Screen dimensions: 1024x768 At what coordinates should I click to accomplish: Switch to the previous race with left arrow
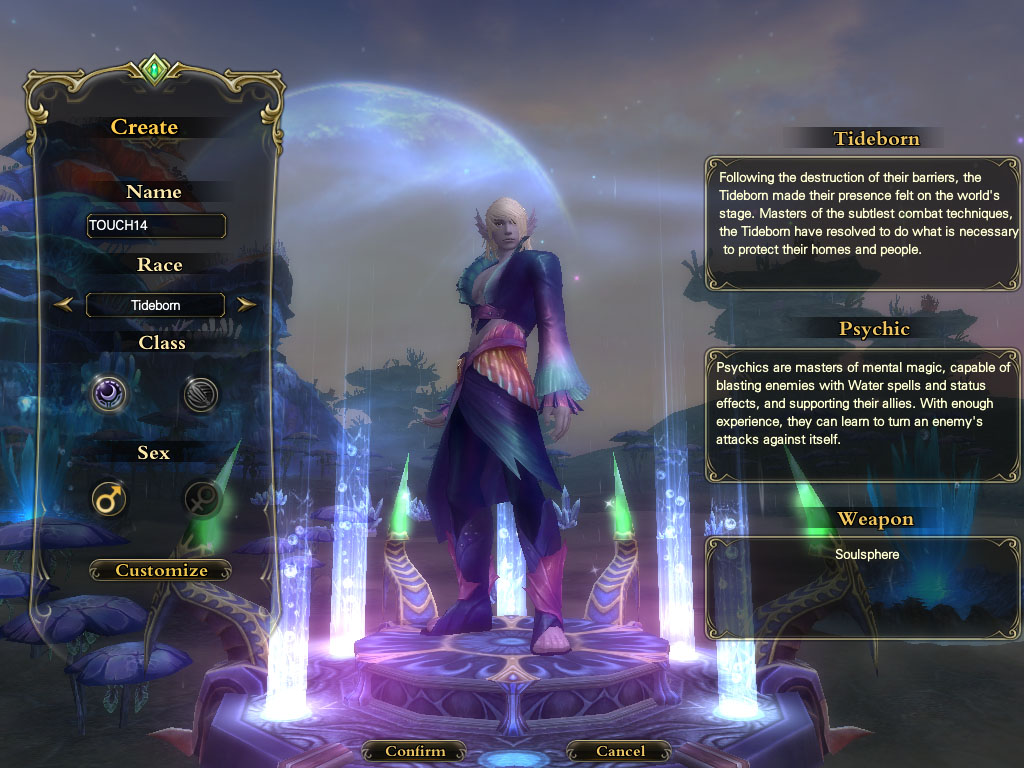63,305
